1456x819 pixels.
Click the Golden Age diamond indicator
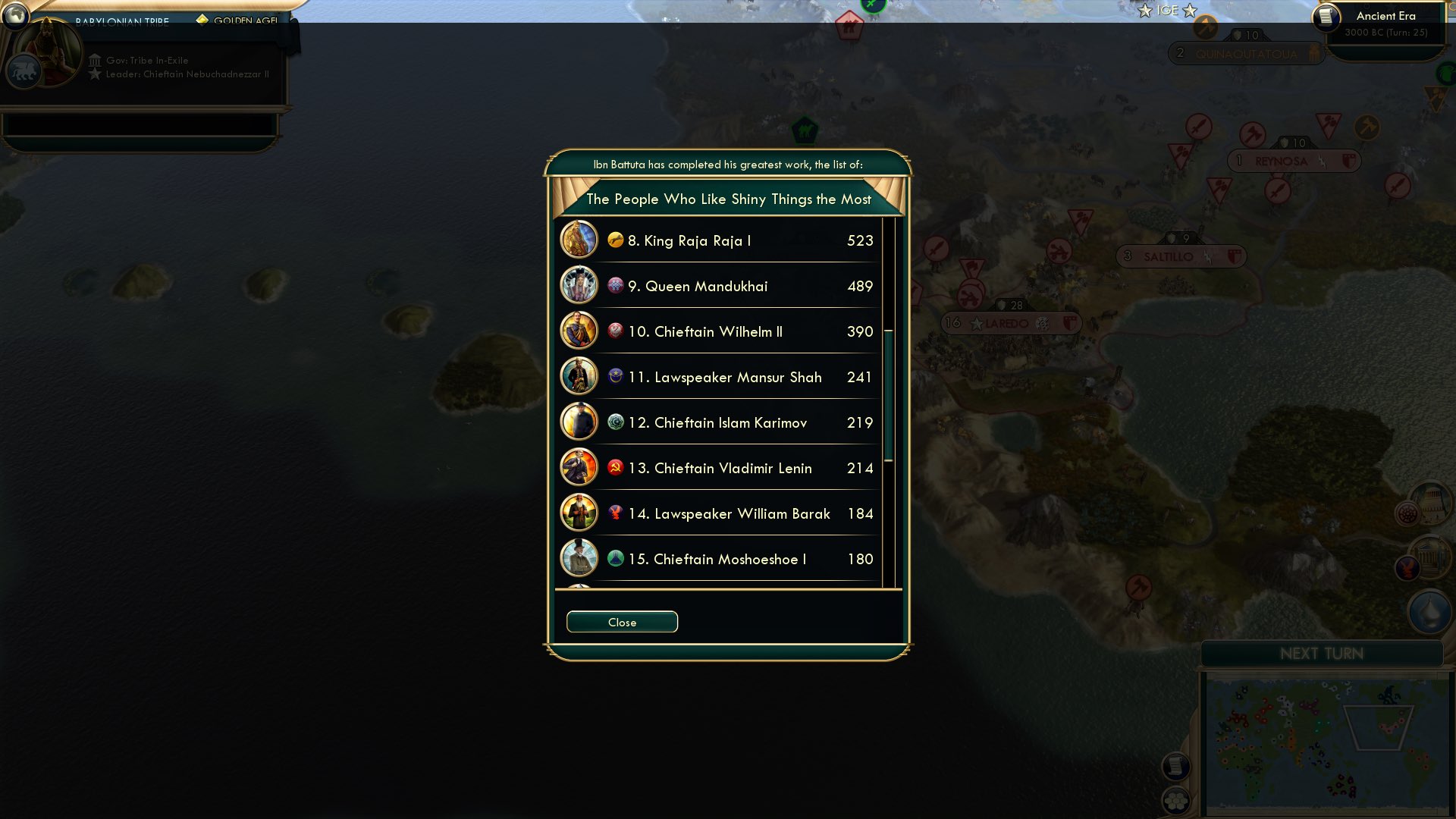coord(202,19)
